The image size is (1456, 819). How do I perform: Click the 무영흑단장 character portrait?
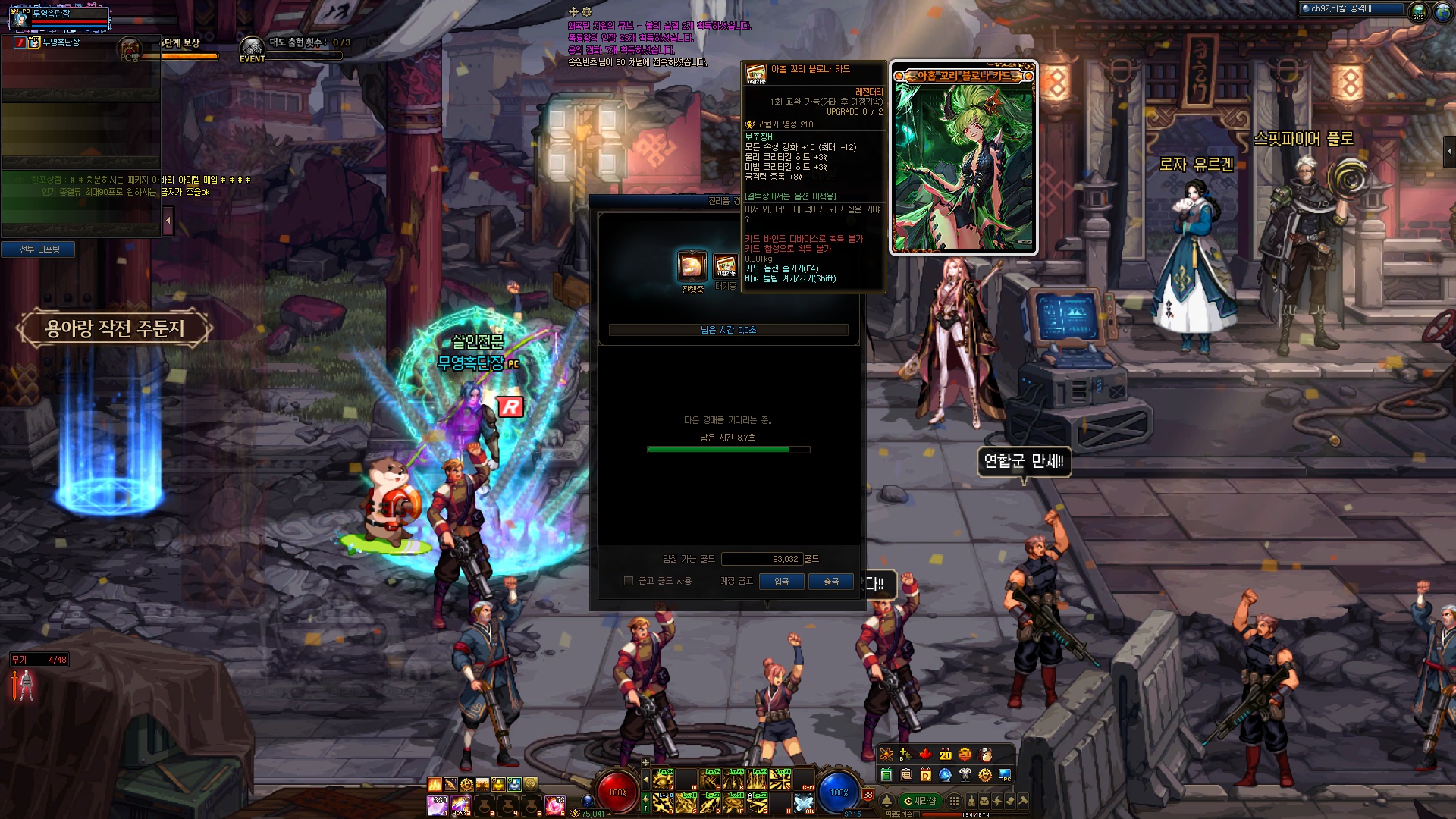(x=20, y=17)
